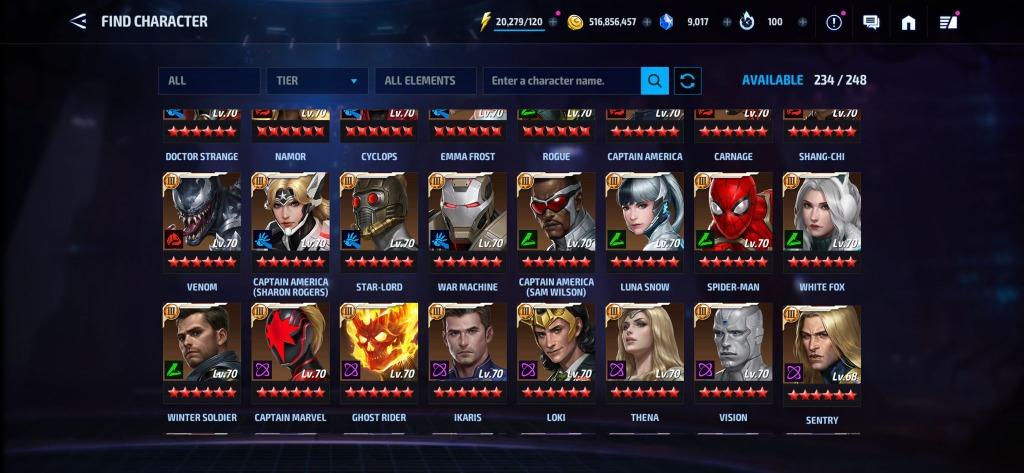Open the home screen icon
Screen dimensions: 1024x473
coord(908,22)
